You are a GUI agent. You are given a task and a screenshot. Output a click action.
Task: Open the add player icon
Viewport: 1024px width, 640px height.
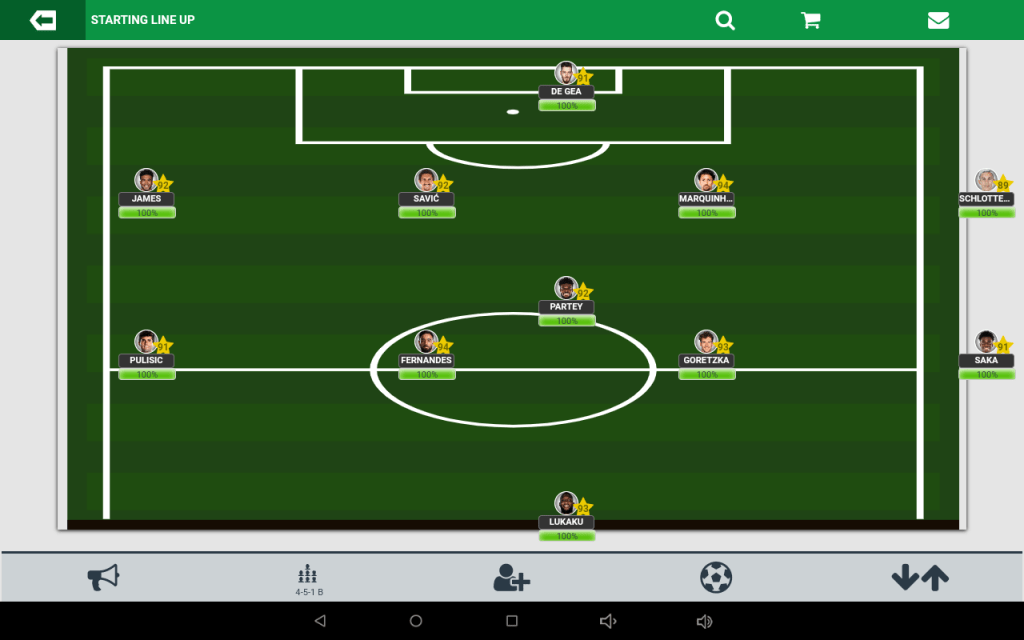(511, 577)
